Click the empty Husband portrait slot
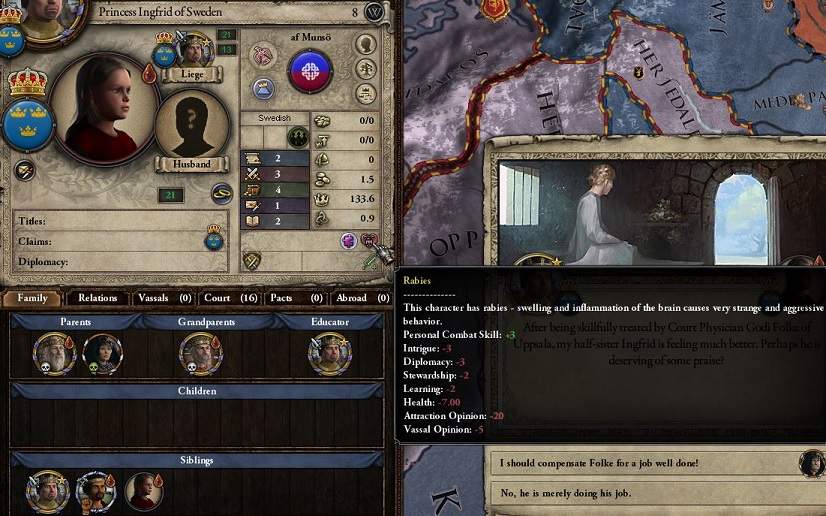The height and width of the screenshot is (516, 826). click(x=189, y=128)
